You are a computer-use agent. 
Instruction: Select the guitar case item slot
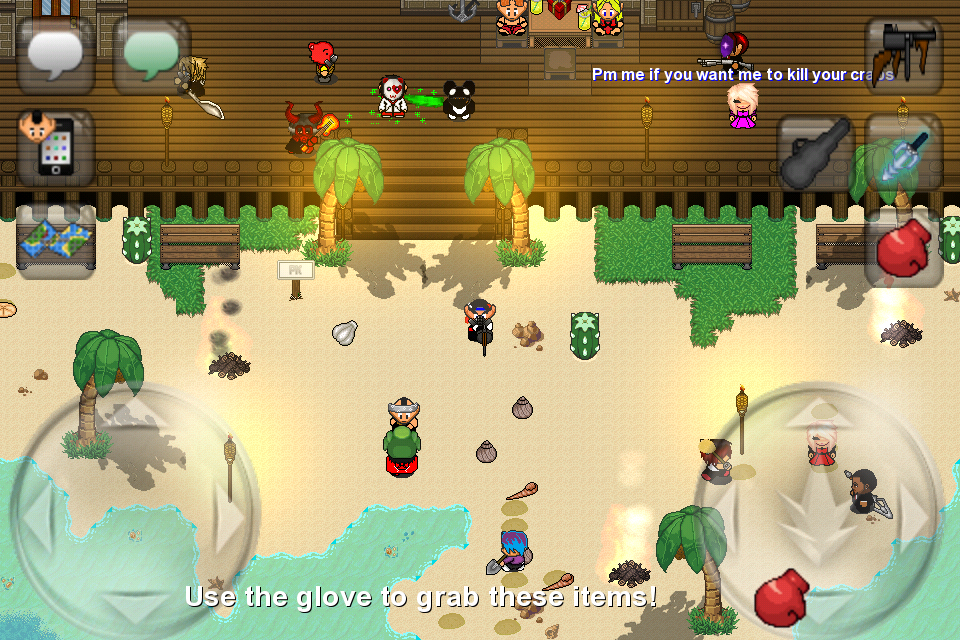[816, 152]
